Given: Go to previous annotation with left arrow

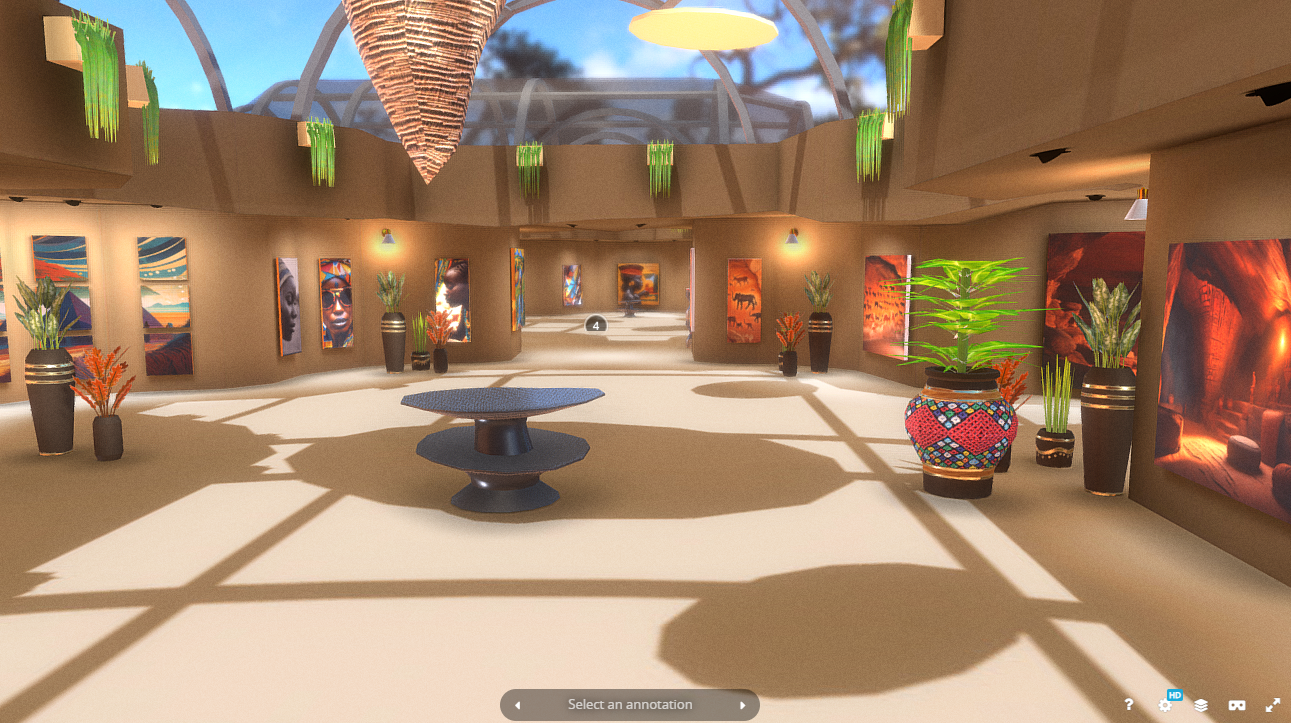Looking at the screenshot, I should tap(517, 704).
